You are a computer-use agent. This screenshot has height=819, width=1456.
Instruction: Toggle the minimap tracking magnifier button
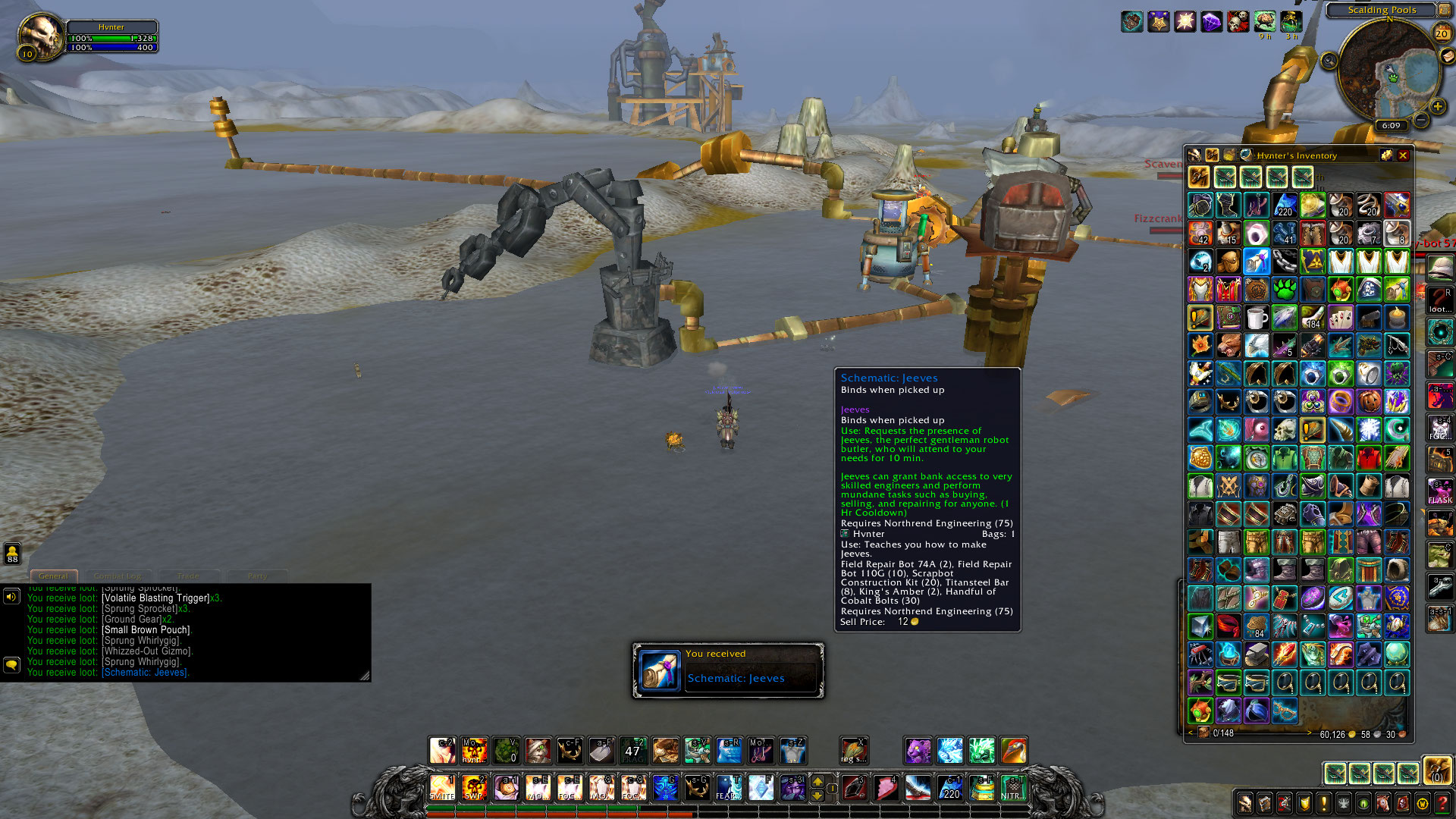coord(1329,61)
